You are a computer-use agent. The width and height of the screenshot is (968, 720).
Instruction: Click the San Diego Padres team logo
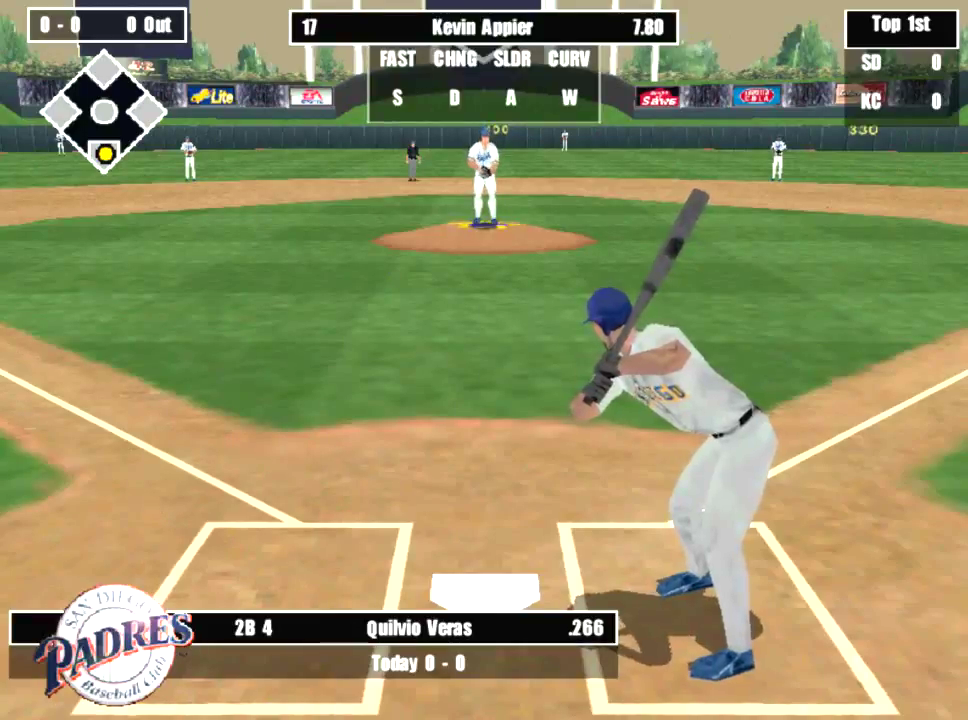point(112,645)
